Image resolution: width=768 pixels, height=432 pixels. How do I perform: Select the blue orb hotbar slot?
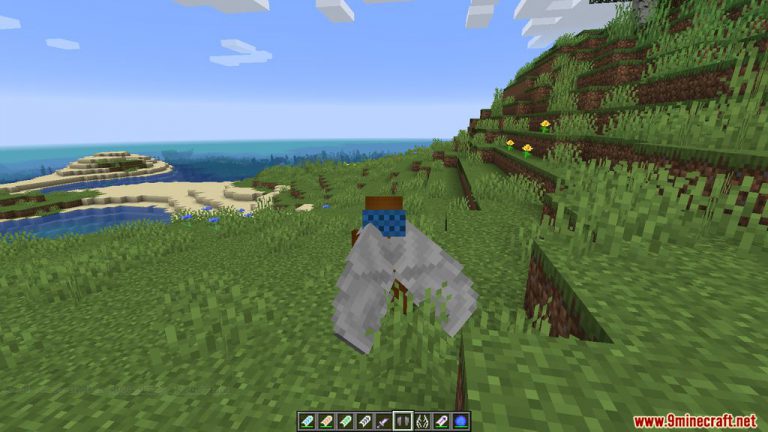coord(461,421)
